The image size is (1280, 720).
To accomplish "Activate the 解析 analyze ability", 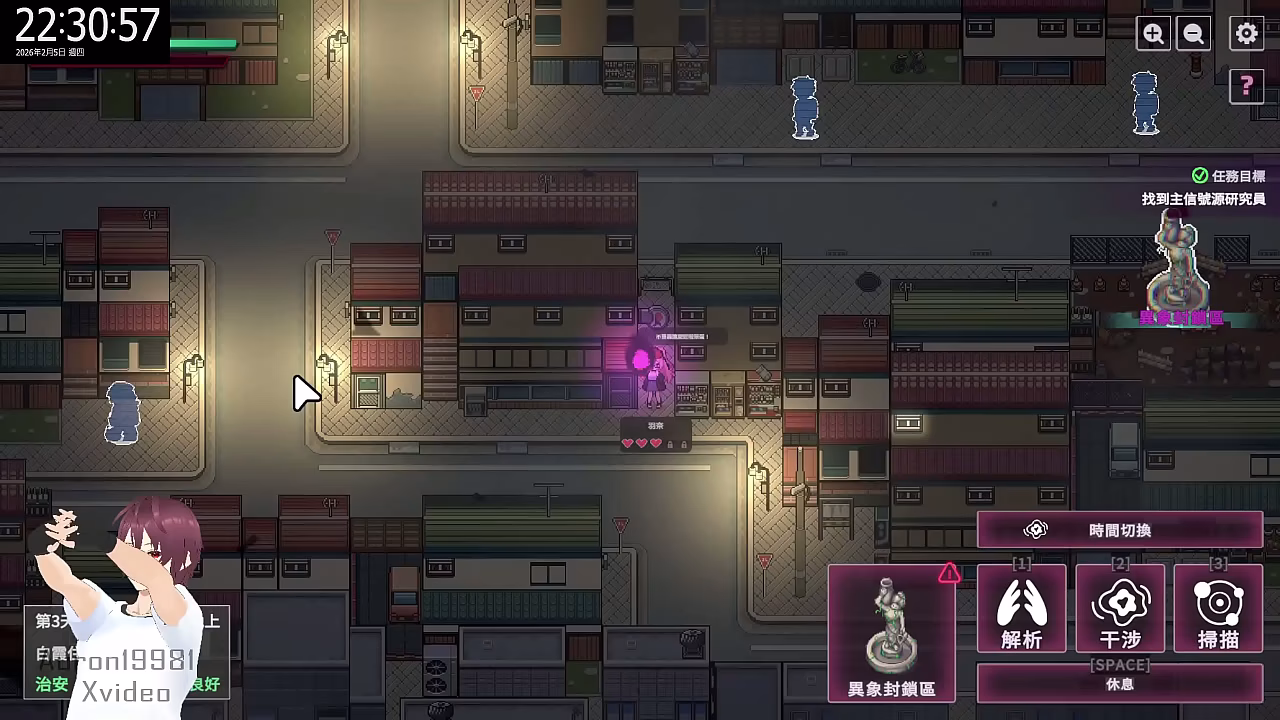I will tap(1021, 609).
